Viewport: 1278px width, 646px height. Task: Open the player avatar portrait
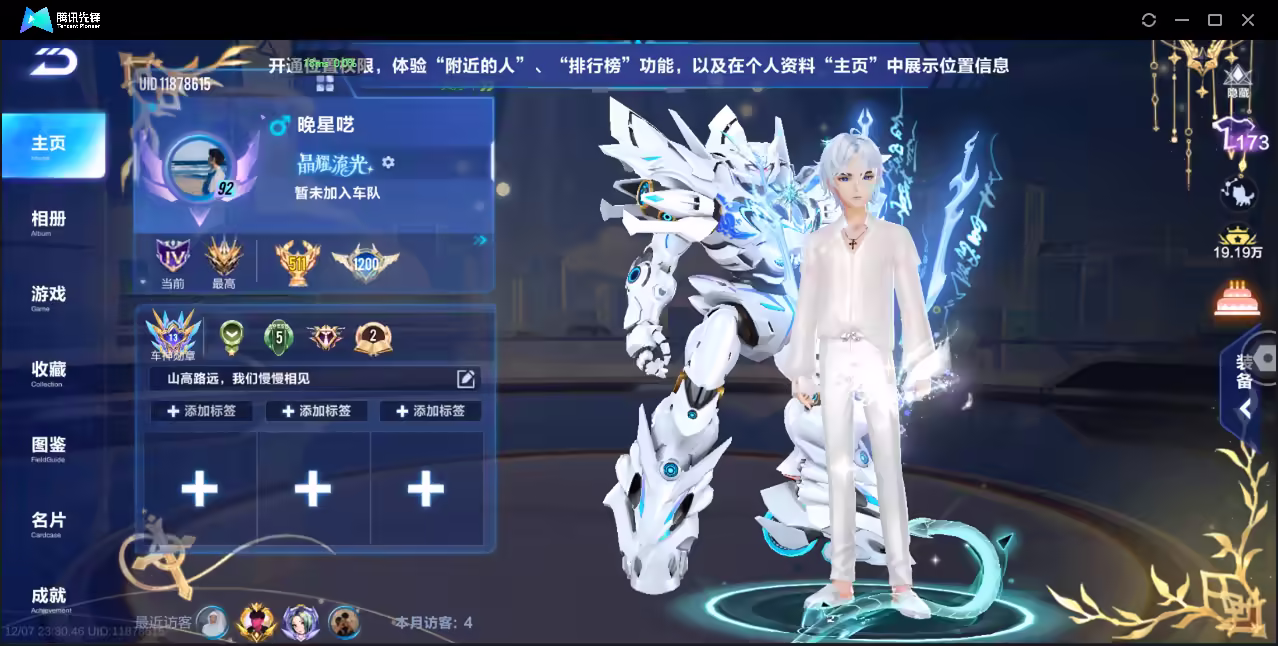pyautogui.click(x=199, y=168)
